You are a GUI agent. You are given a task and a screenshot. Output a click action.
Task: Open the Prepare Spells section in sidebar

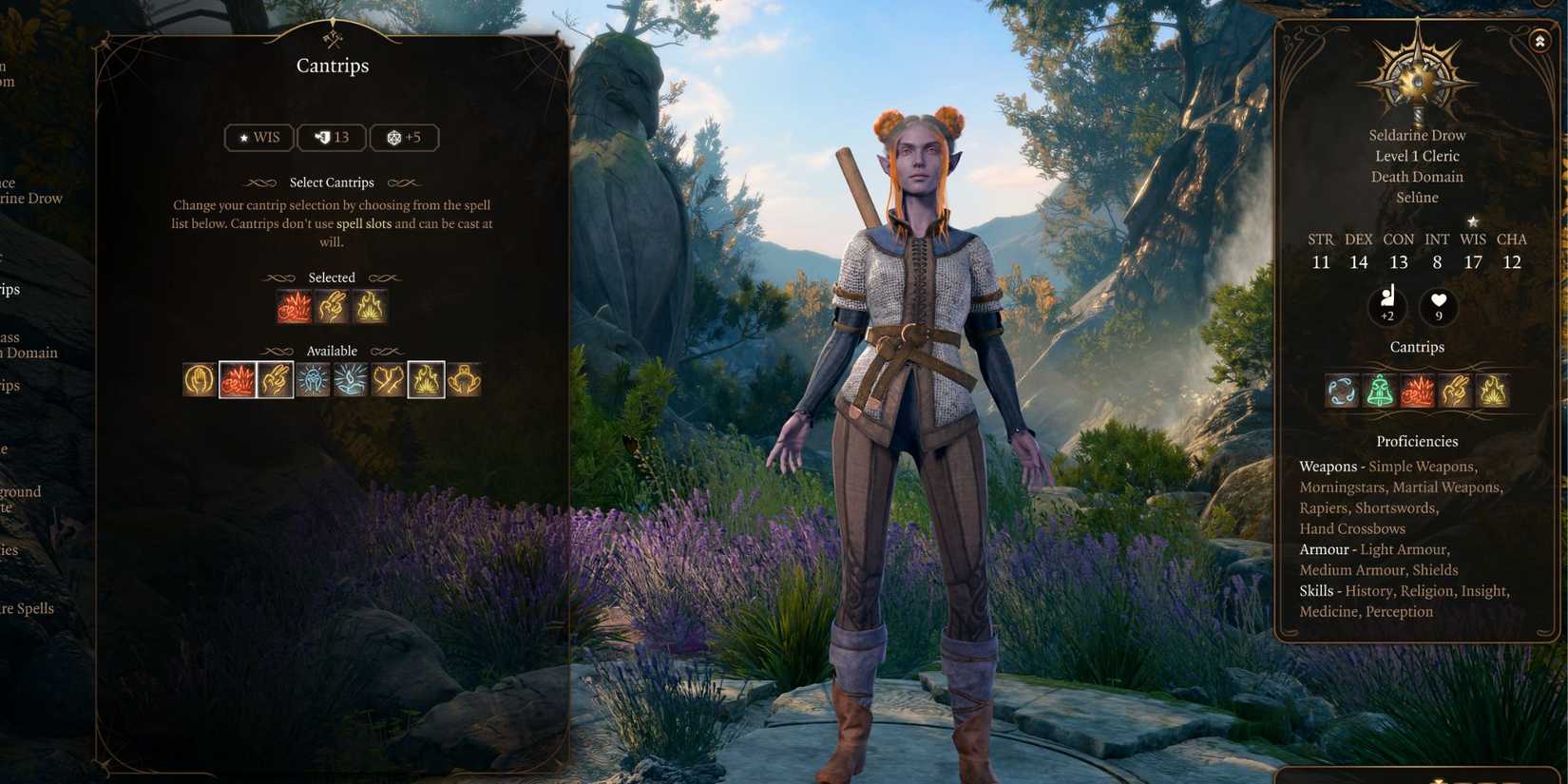pyautogui.click(x=27, y=607)
